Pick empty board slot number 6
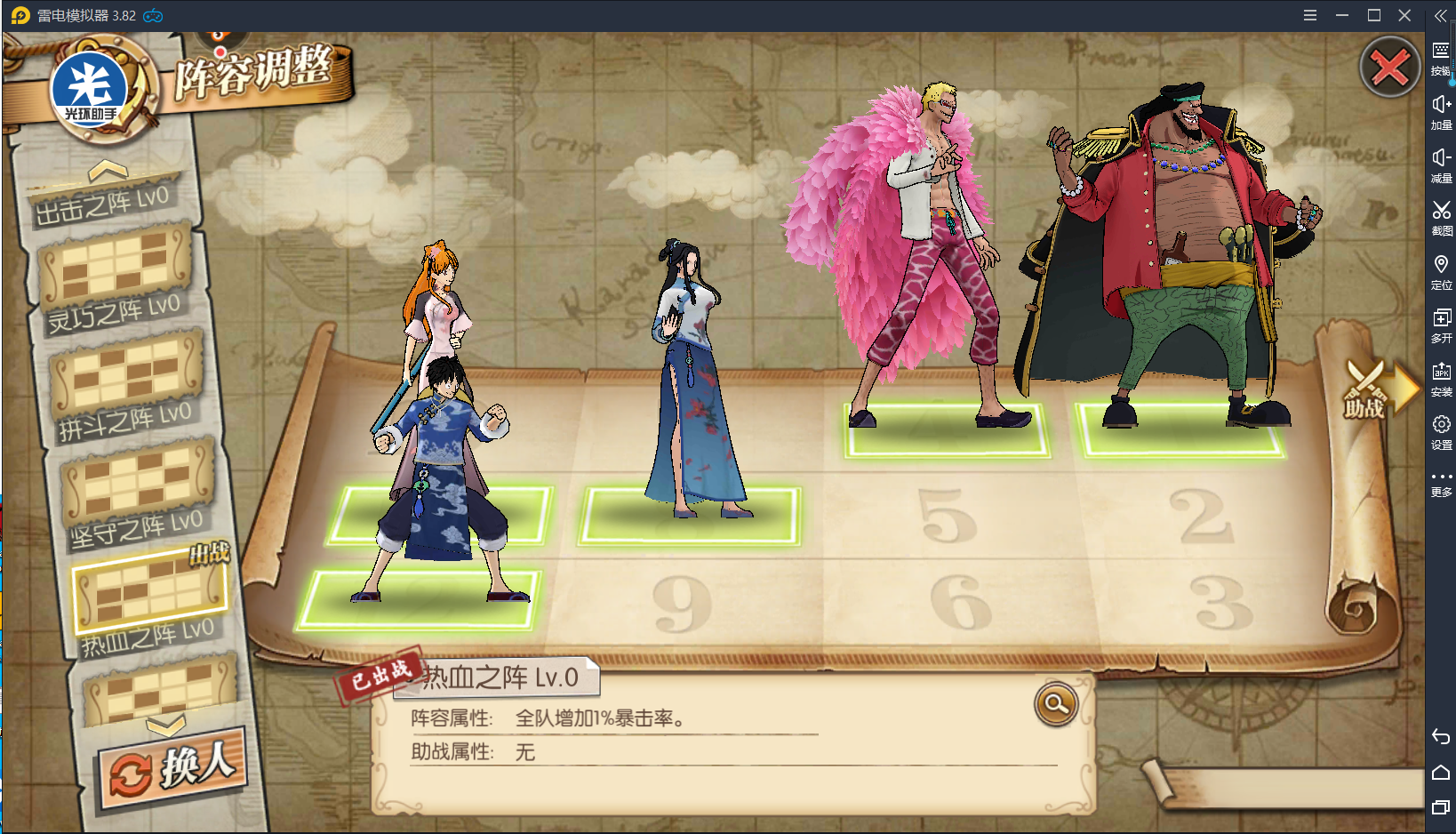This screenshot has height=834, width=1456. pos(960,603)
